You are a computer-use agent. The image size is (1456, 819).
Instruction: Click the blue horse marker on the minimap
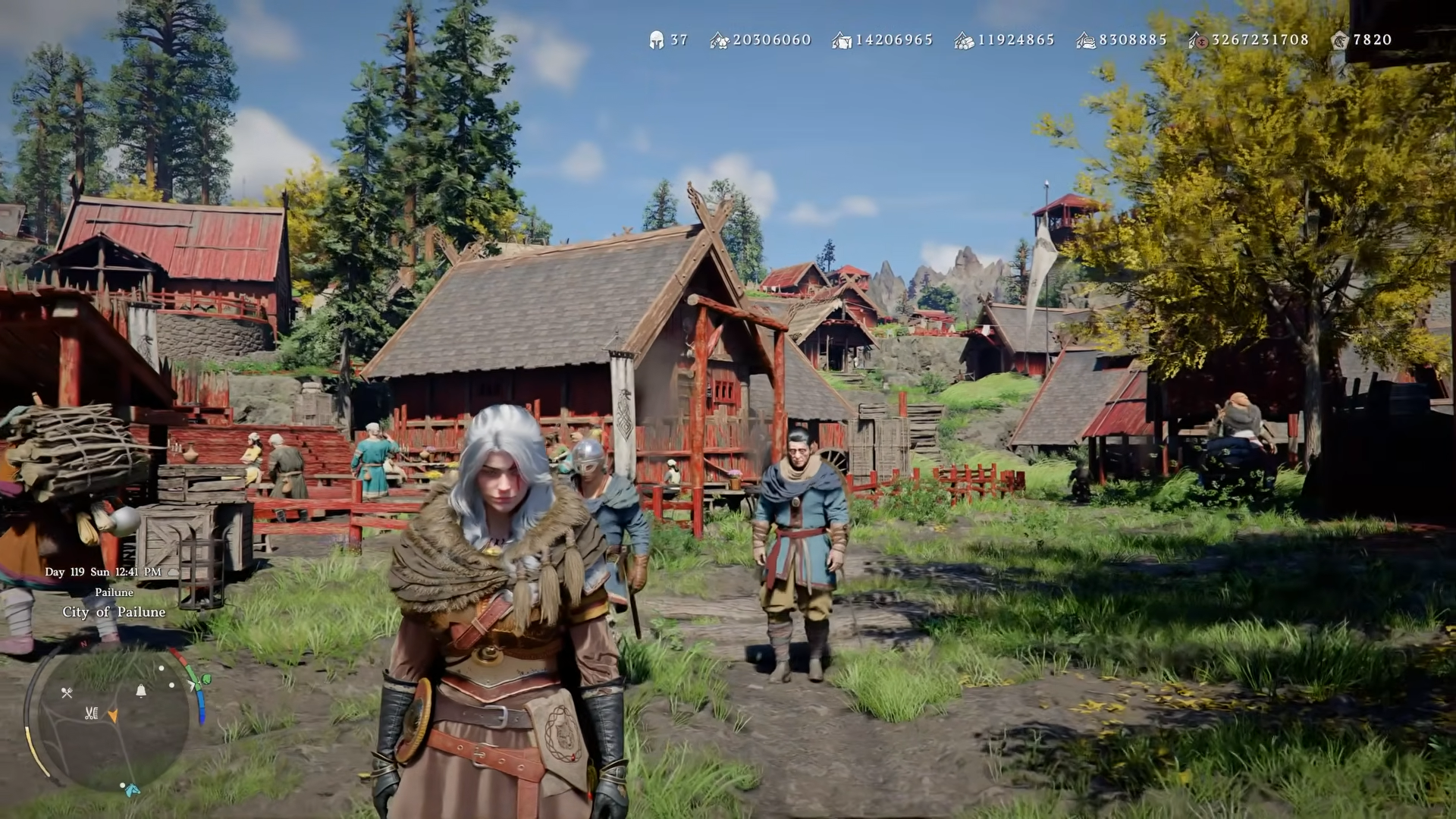[x=132, y=790]
